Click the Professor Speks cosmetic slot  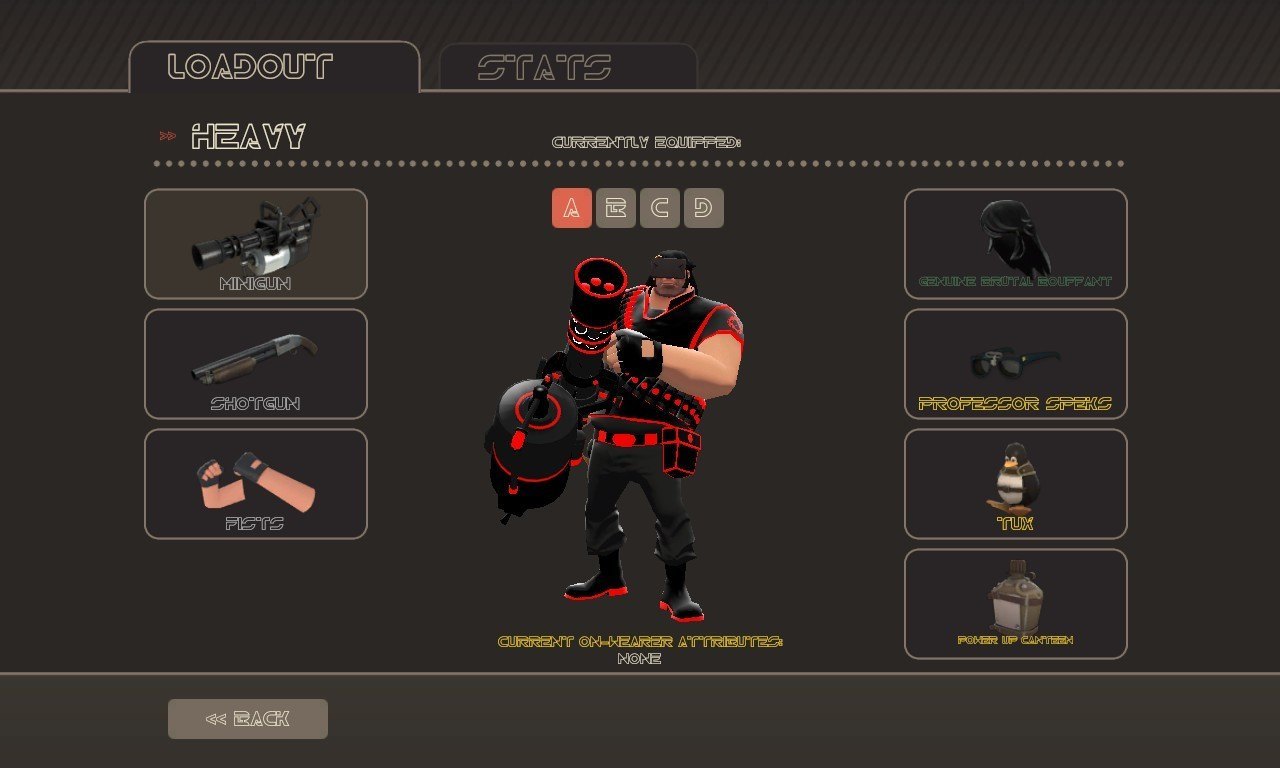click(x=1016, y=364)
